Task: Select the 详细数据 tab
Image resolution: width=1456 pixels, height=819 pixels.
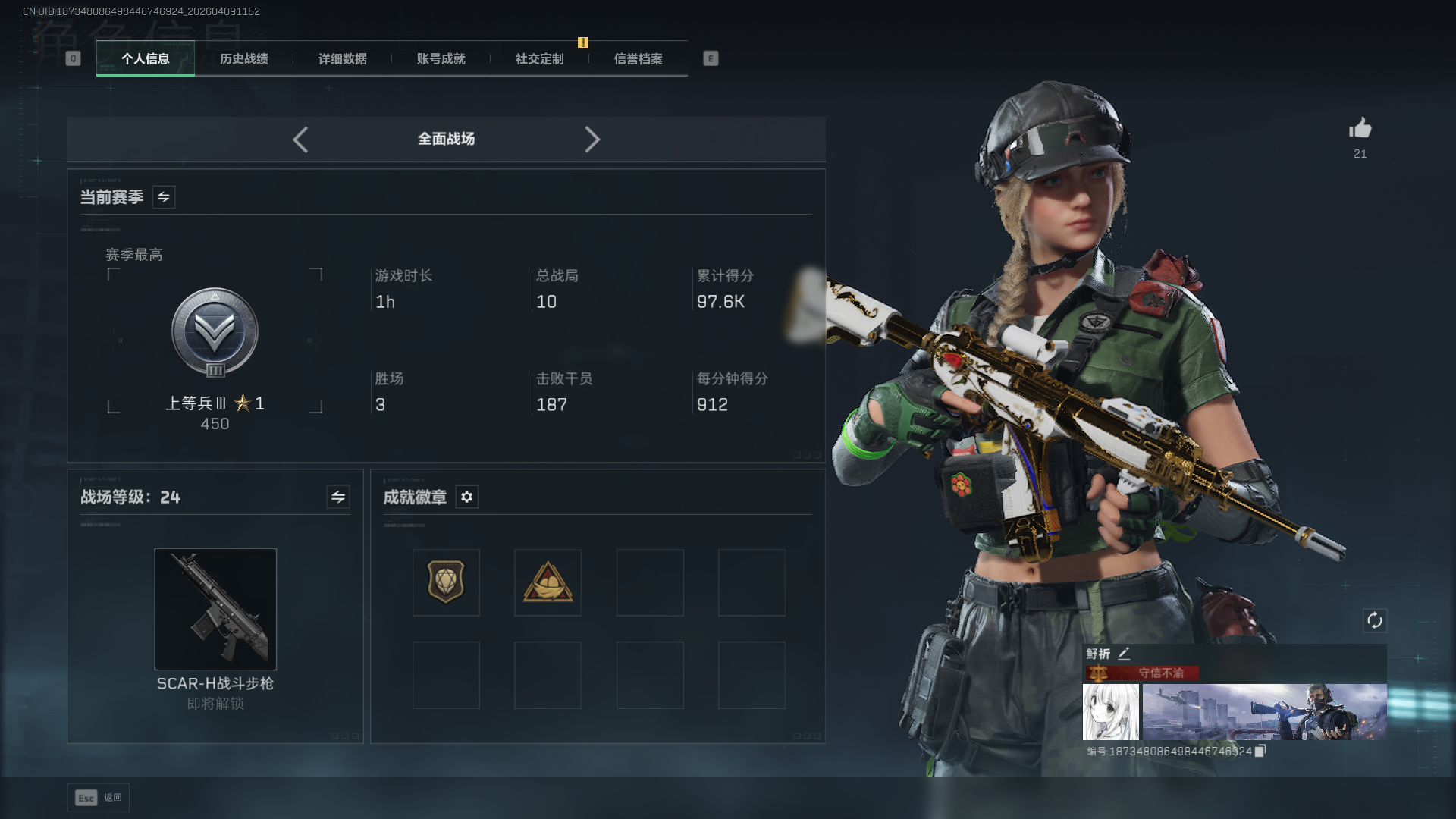Action: (x=342, y=58)
